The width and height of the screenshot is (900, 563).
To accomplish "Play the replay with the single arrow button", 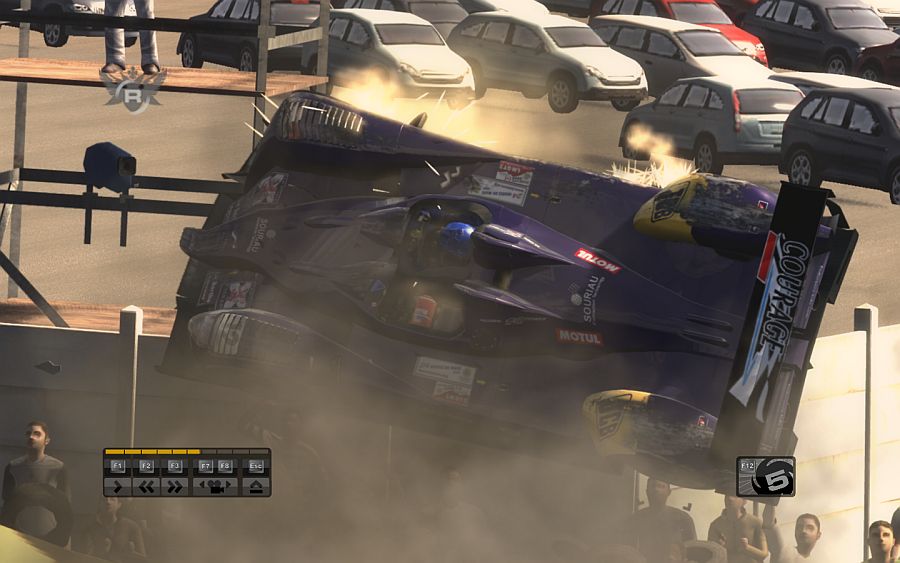I will pos(117,487).
